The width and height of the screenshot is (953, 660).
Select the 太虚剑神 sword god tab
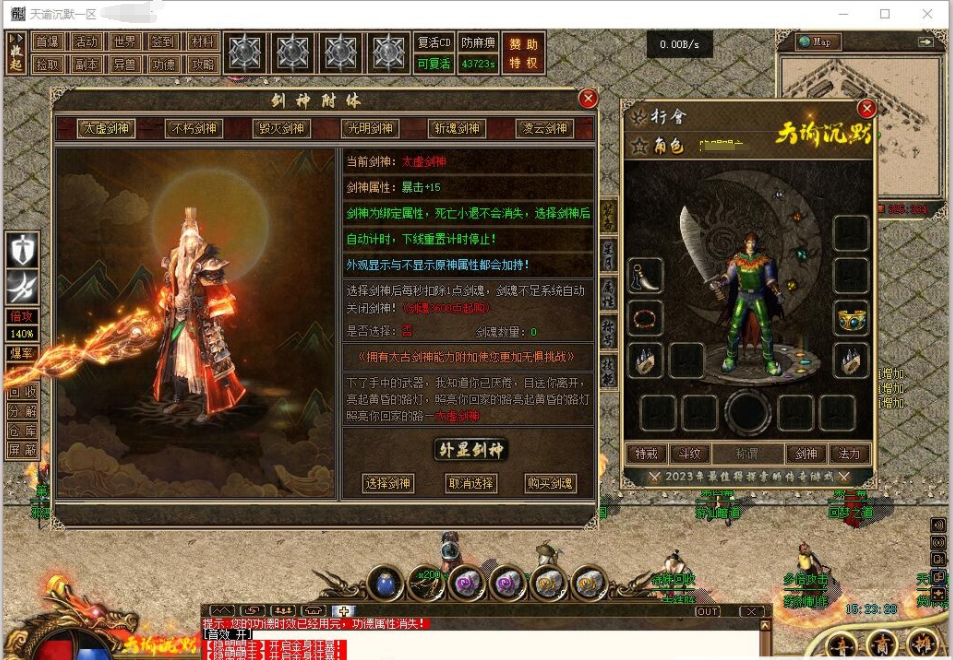[107, 128]
